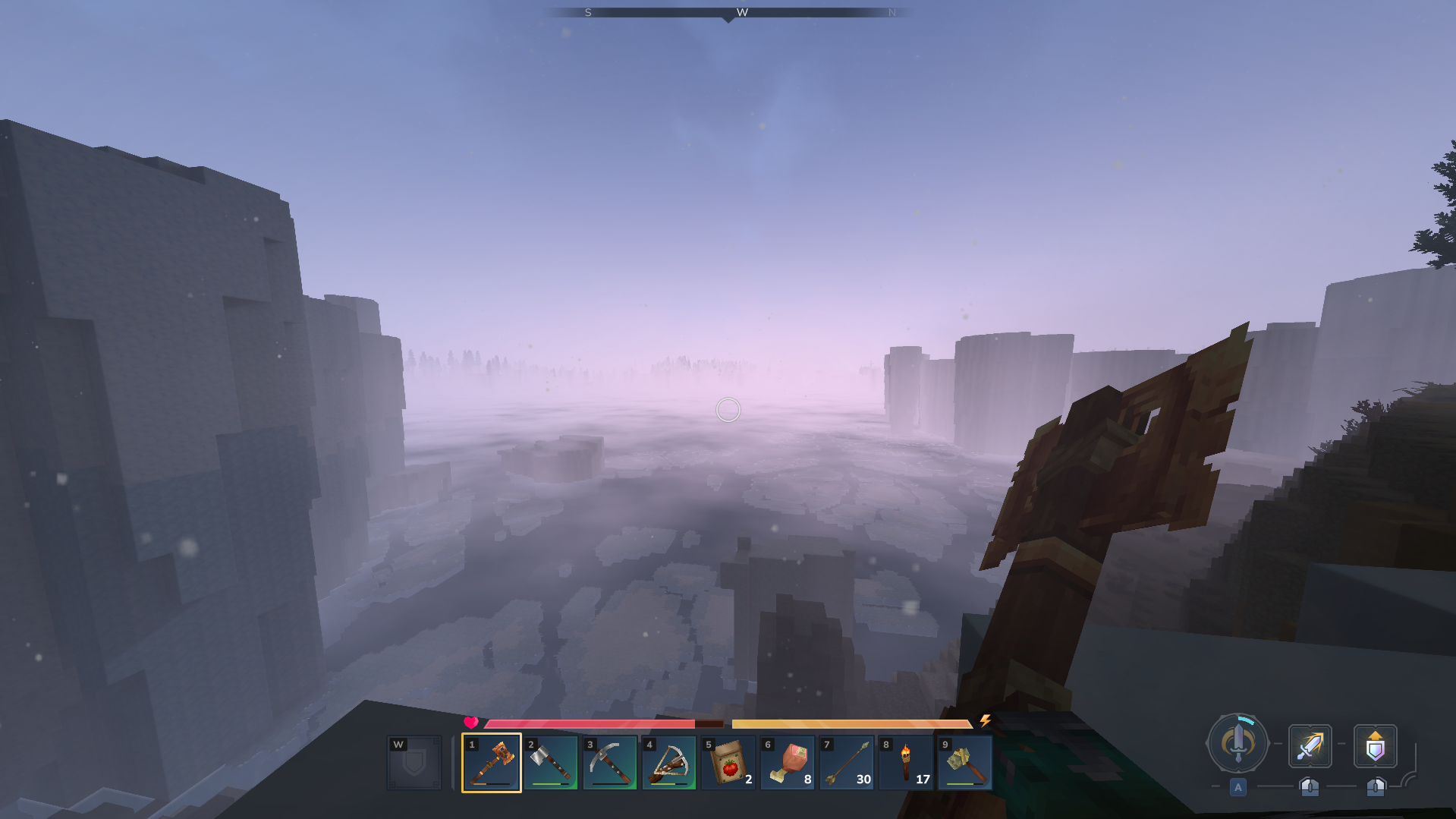The width and height of the screenshot is (1456, 819).
Task: Click the compass bar at top
Action: click(728, 13)
